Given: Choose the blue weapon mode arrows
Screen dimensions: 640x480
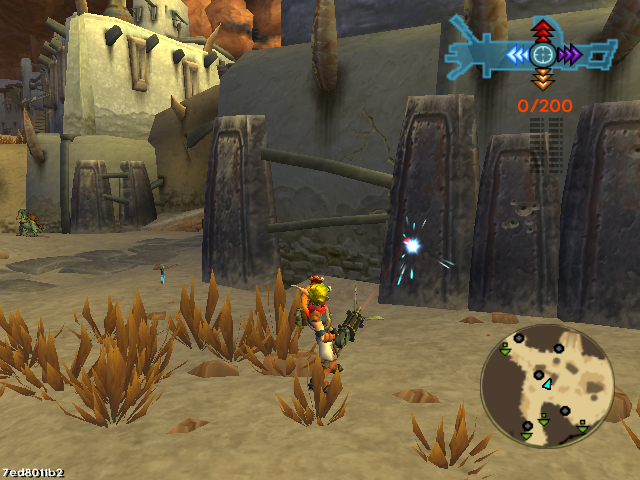Looking at the screenshot, I should click(x=518, y=54).
